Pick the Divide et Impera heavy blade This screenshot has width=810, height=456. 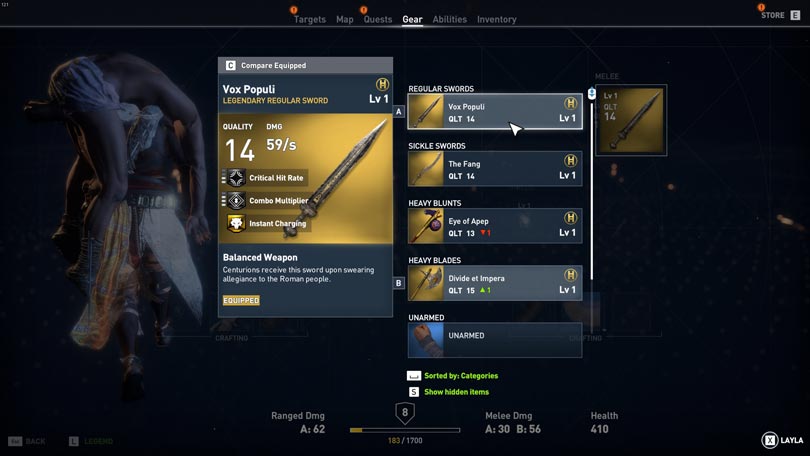tap(494, 283)
